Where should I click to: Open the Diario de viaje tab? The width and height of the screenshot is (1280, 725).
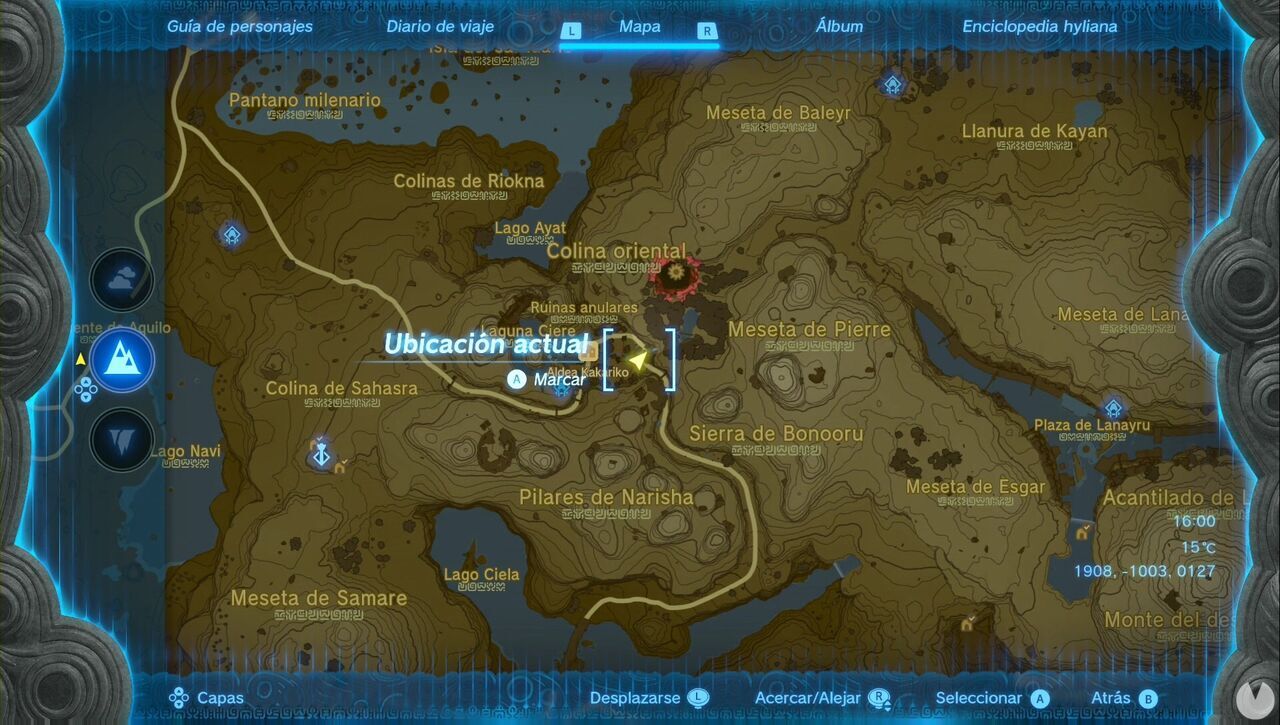click(x=439, y=26)
